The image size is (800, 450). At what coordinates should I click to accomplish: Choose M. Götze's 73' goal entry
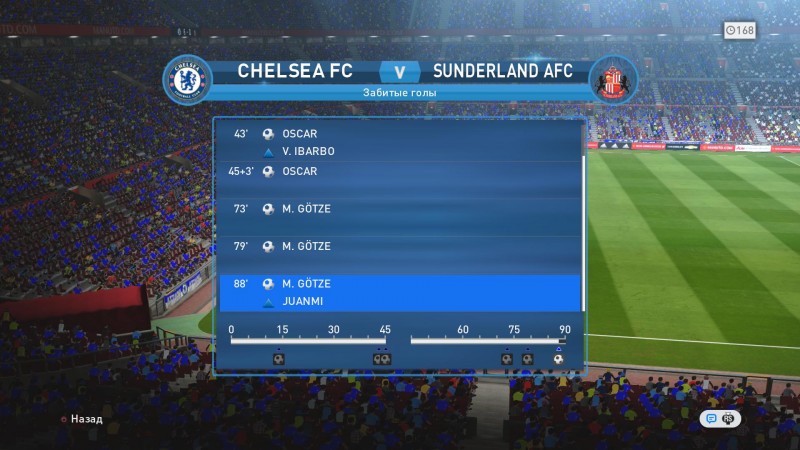click(399, 209)
